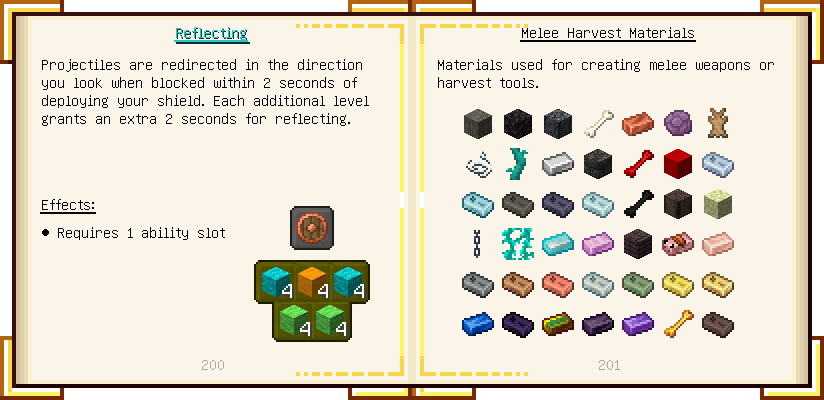Viewport: 824px width, 400px height.
Task: Open the Reflecting title link
Action: click(211, 34)
